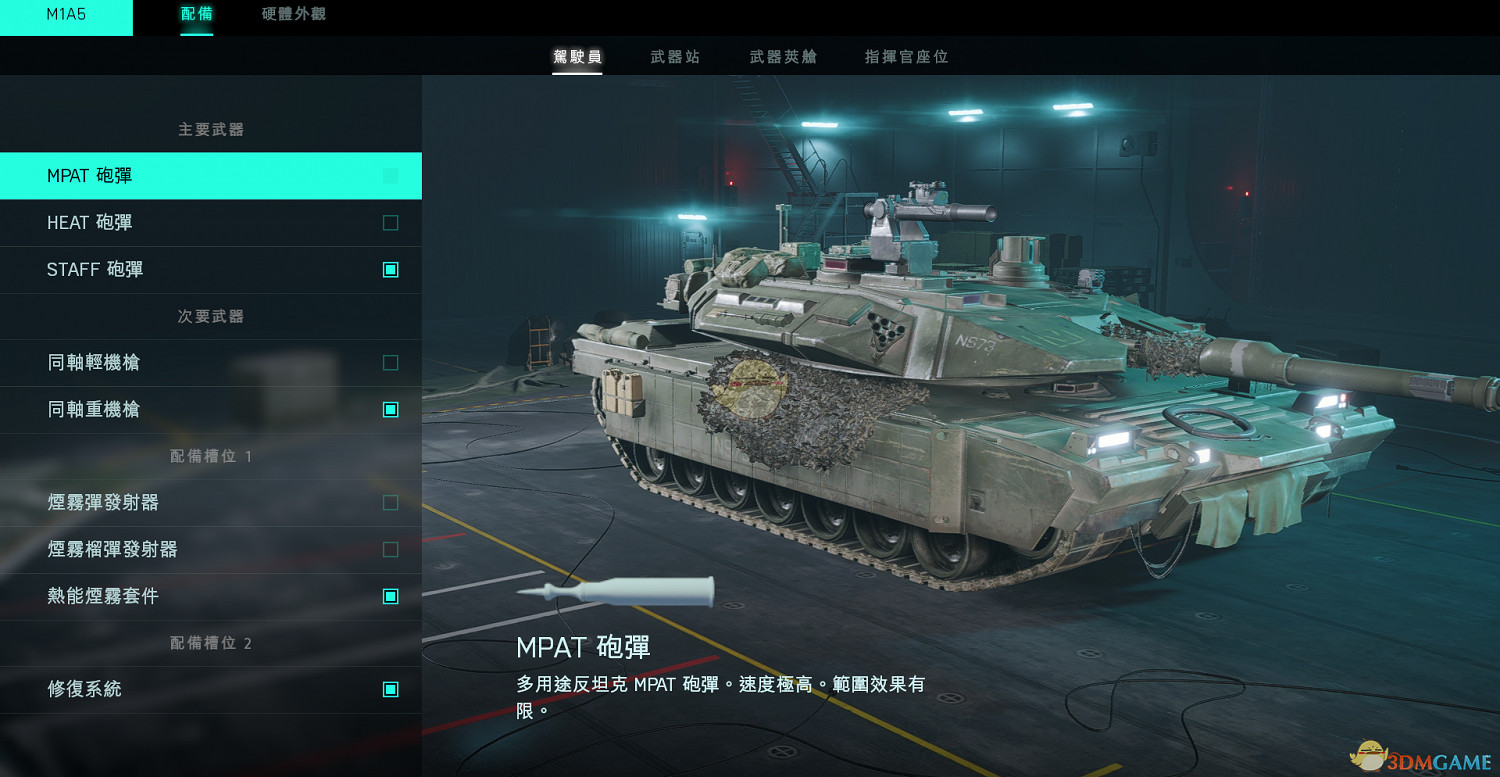Click the MPAT shell preview image
The height and width of the screenshot is (777, 1500).
tap(615, 591)
